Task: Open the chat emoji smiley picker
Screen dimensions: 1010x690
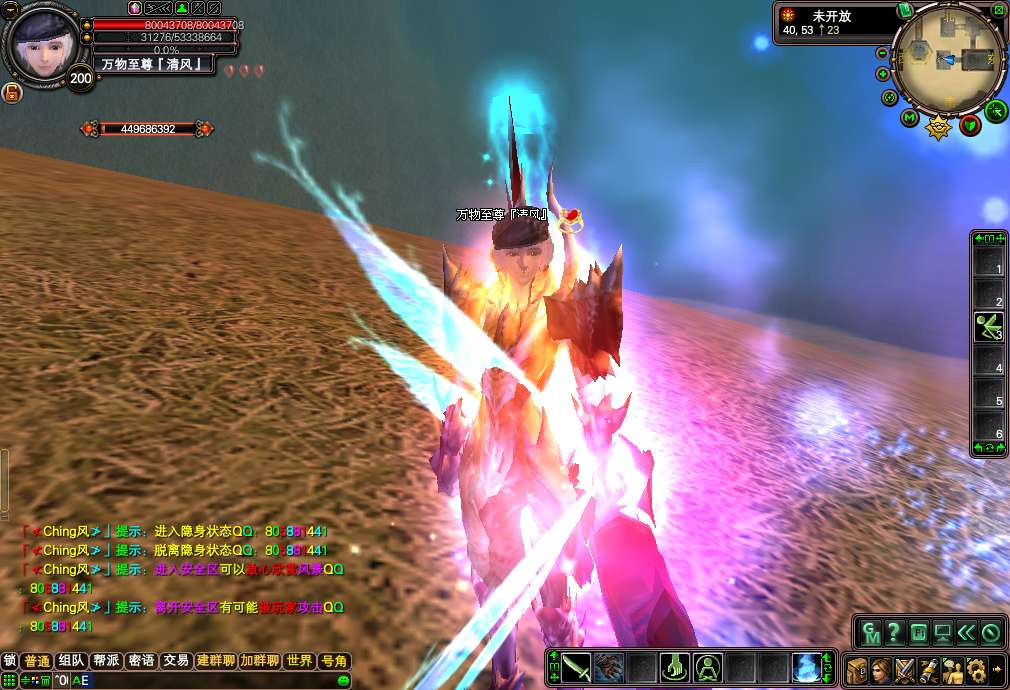Action: click(343, 680)
